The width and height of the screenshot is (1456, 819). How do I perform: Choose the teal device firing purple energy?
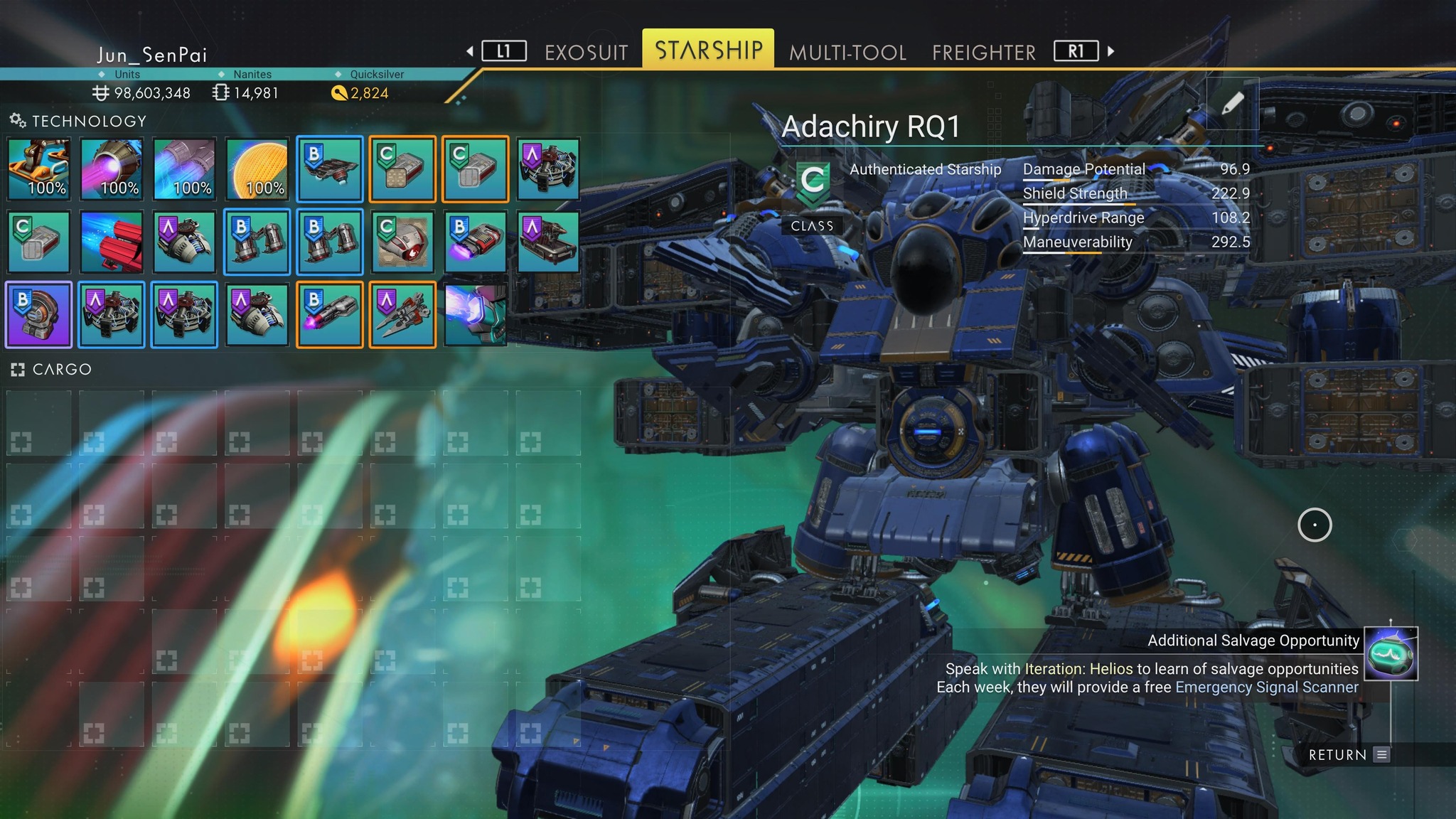tap(475, 314)
